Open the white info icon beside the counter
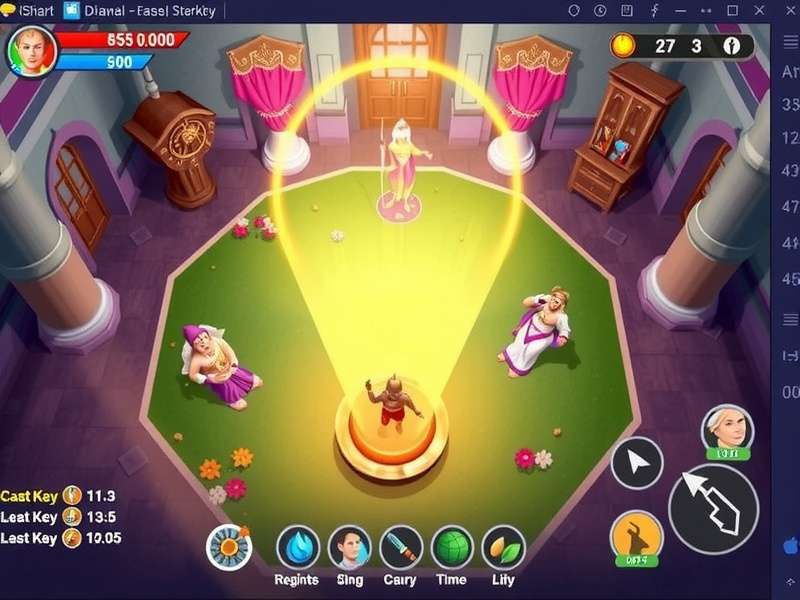The image size is (800, 600). click(732, 45)
